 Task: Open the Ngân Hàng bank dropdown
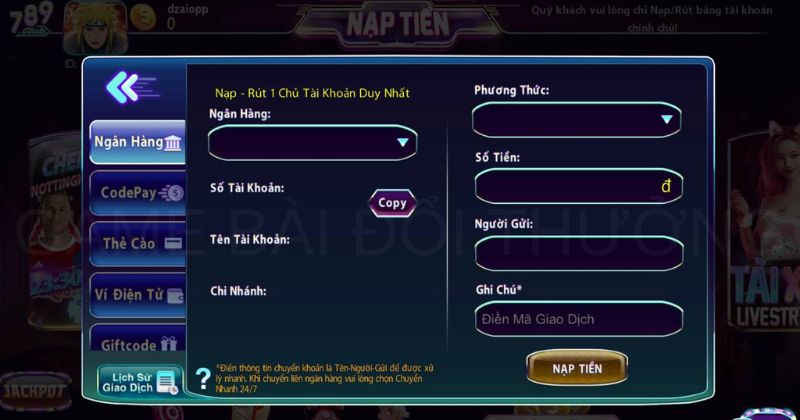[312, 143]
